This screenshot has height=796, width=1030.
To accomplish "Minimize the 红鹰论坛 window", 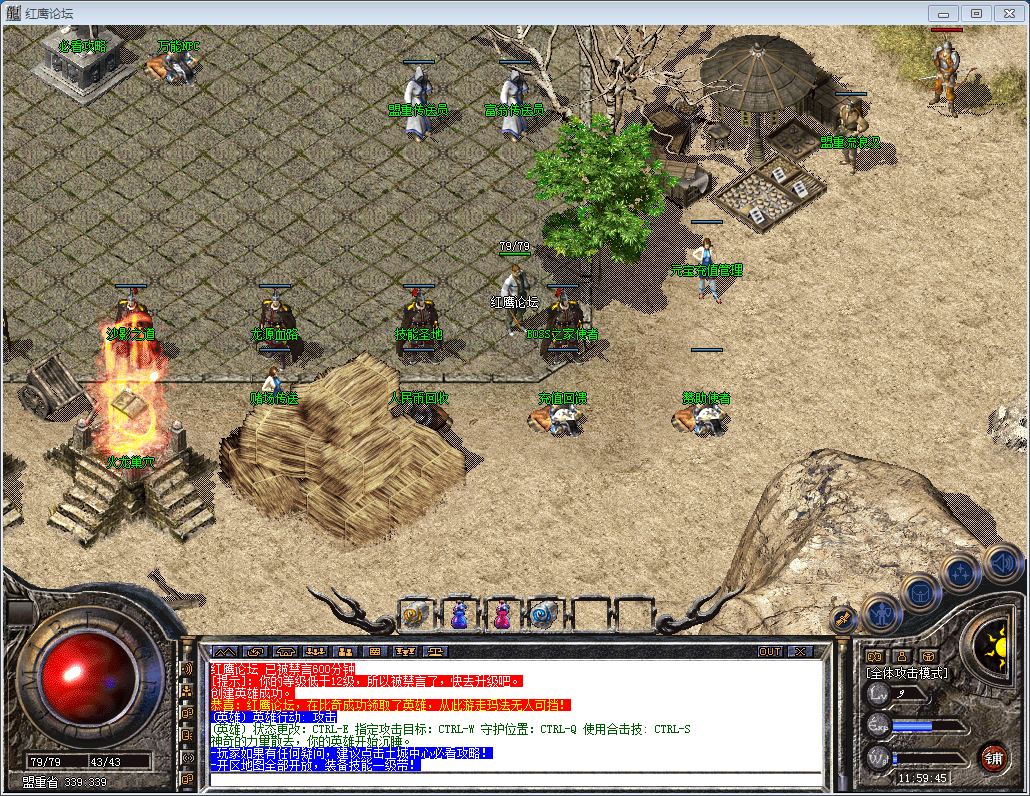I will coord(944,13).
